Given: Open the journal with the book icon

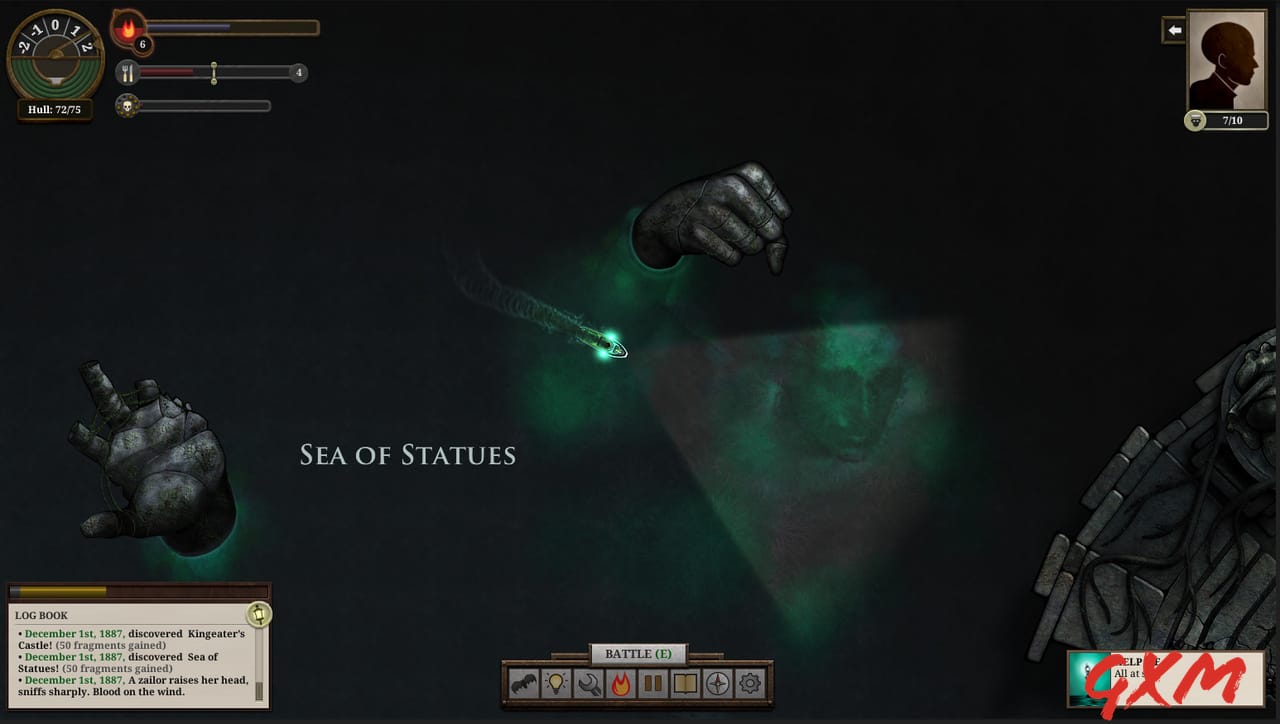Looking at the screenshot, I should pyautogui.click(x=687, y=684).
